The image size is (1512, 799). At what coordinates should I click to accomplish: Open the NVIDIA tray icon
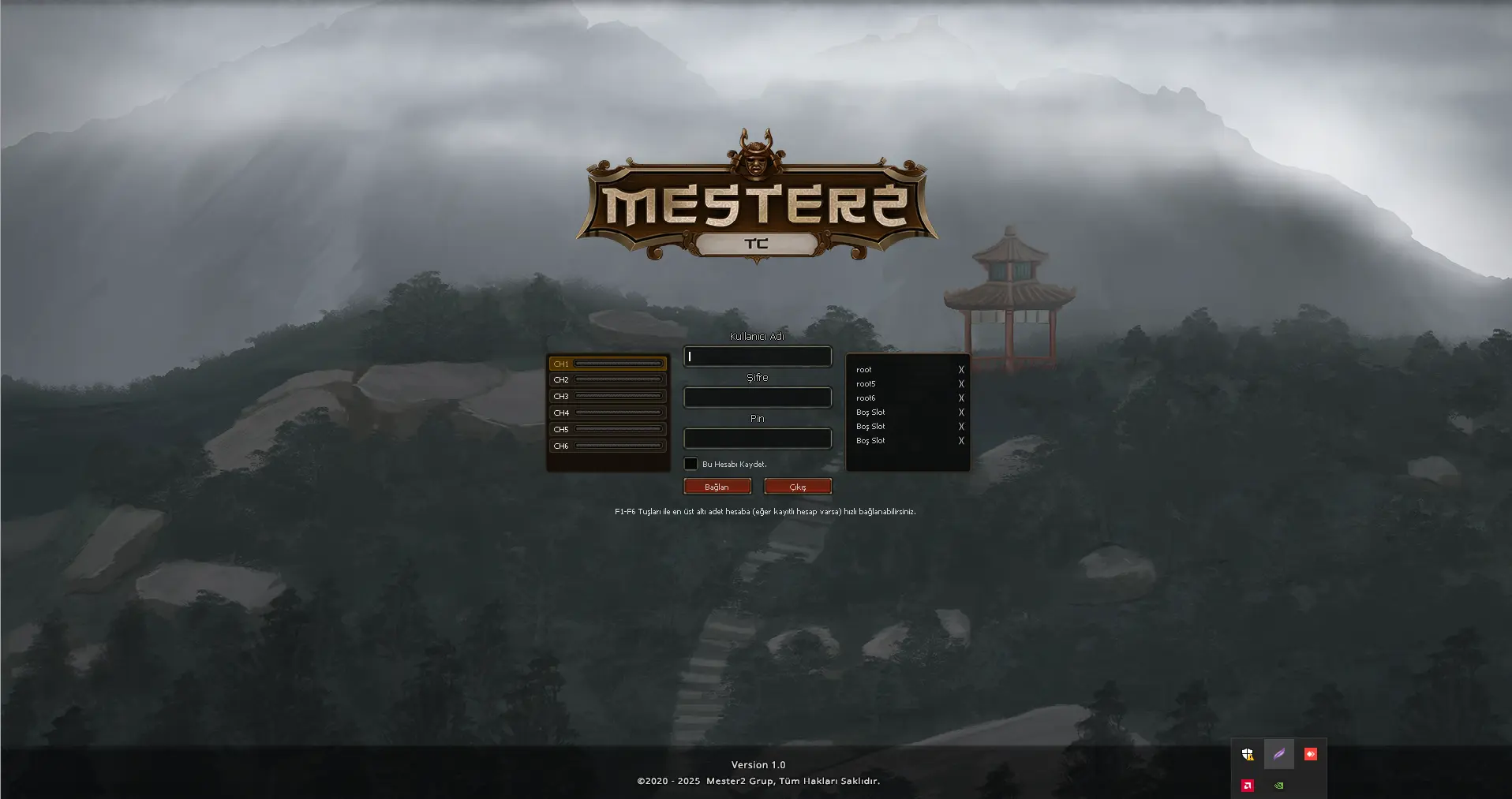[1278, 786]
